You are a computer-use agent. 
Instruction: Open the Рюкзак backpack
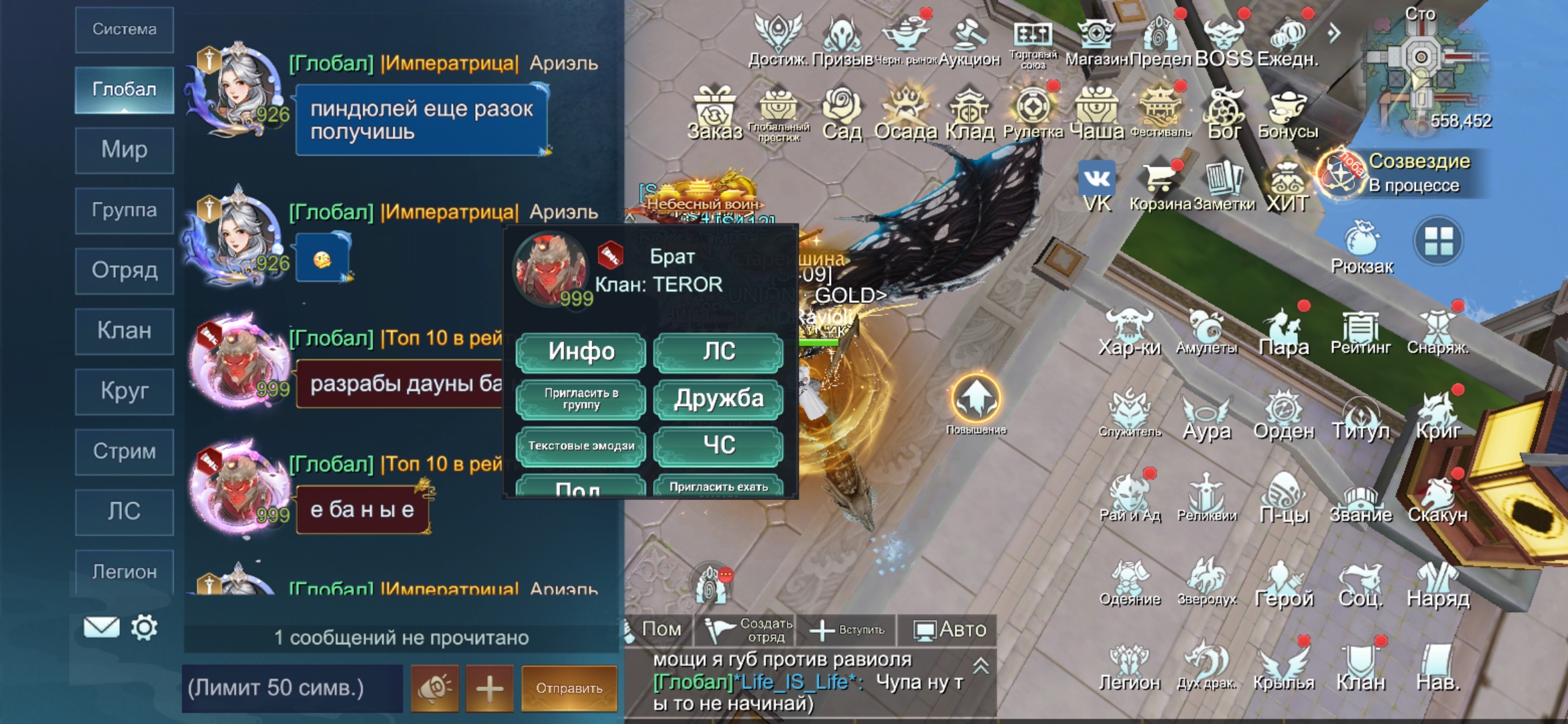coord(1362,247)
